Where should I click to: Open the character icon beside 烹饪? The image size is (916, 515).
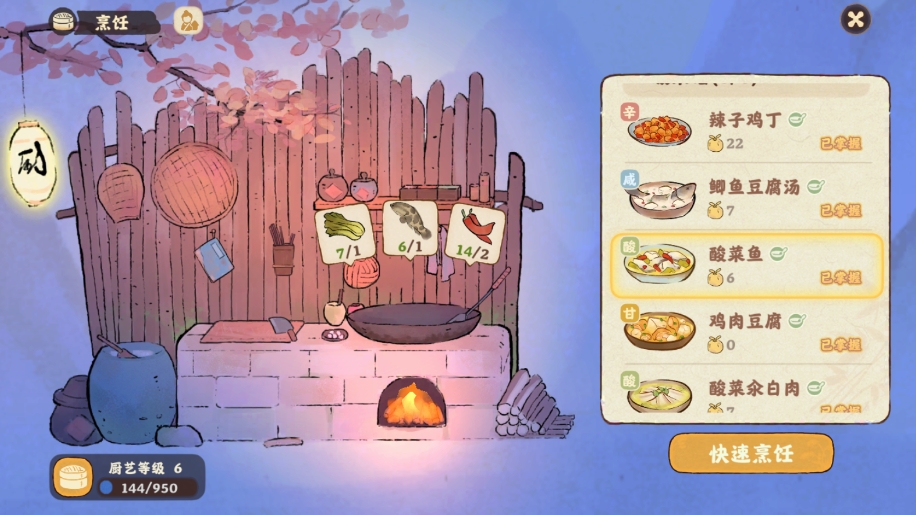pos(188,20)
